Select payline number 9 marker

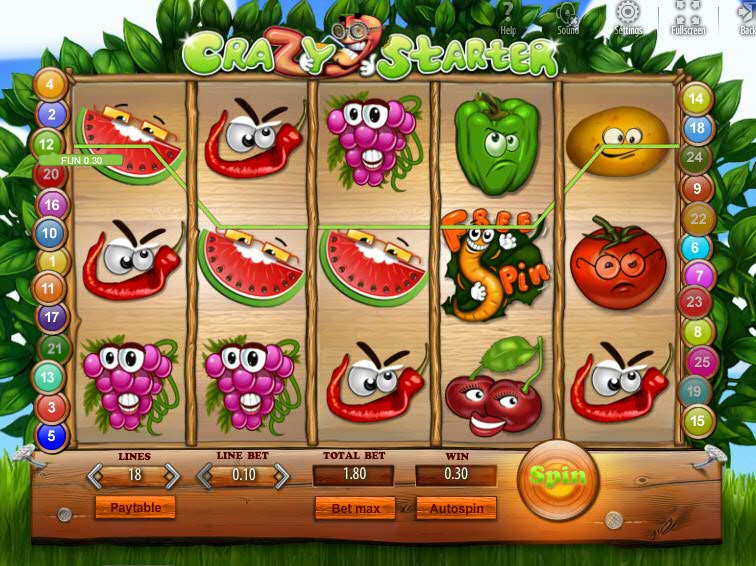[696, 187]
